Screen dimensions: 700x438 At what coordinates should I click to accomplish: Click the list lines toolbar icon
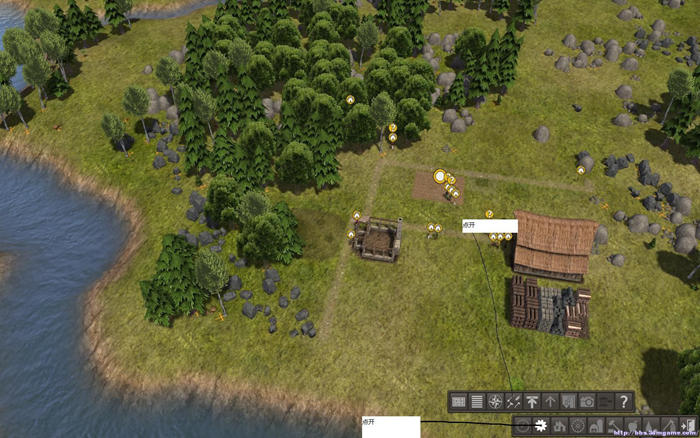(x=477, y=401)
